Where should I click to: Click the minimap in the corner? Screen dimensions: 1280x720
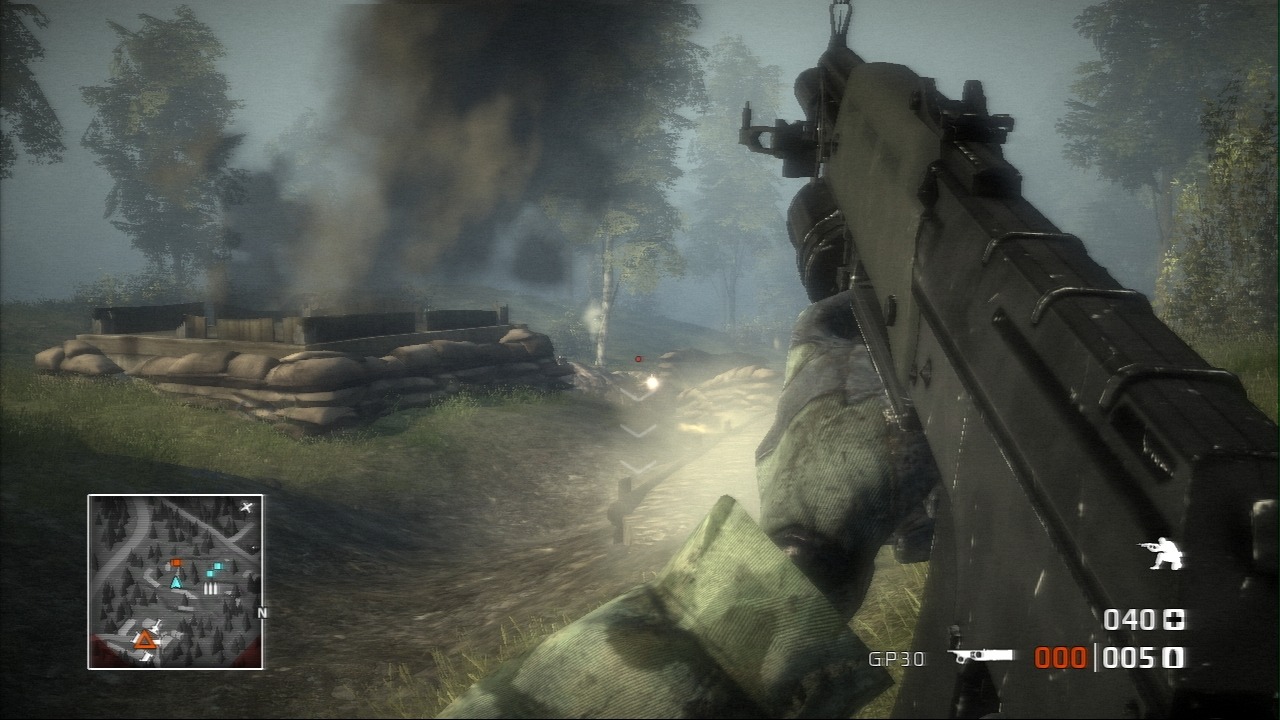[175, 582]
